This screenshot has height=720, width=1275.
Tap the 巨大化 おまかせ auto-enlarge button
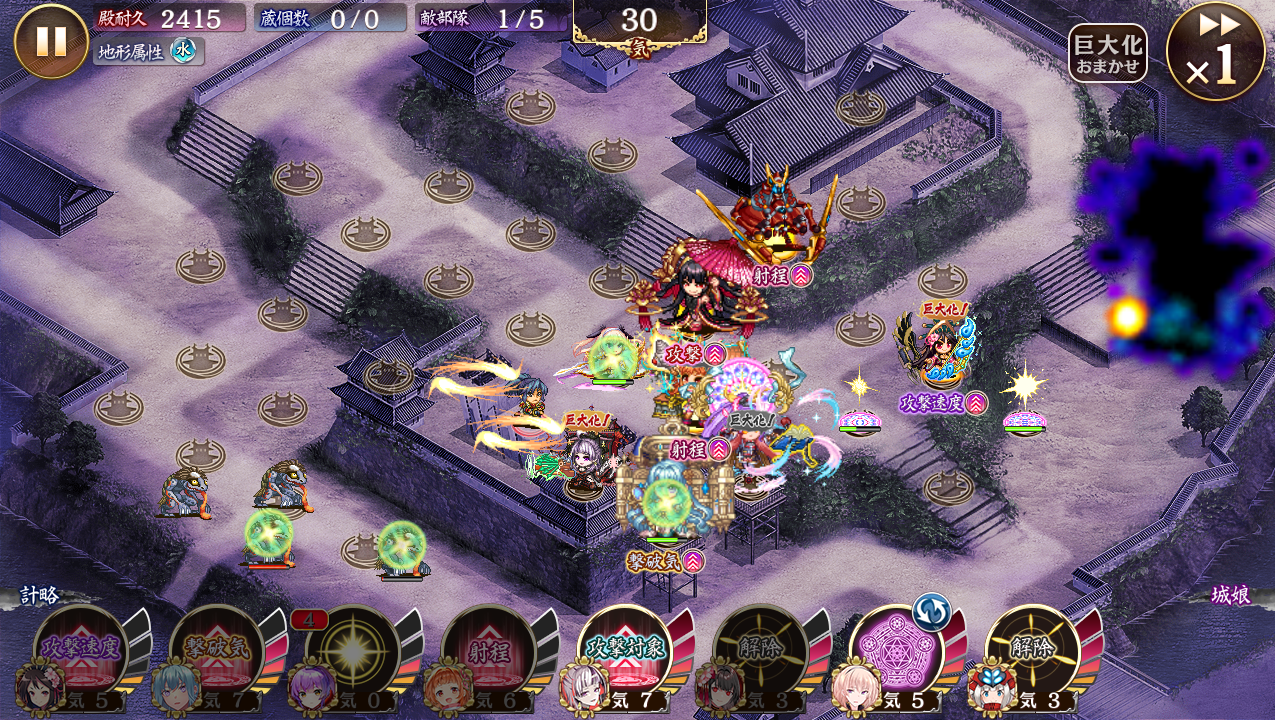(x=1107, y=53)
